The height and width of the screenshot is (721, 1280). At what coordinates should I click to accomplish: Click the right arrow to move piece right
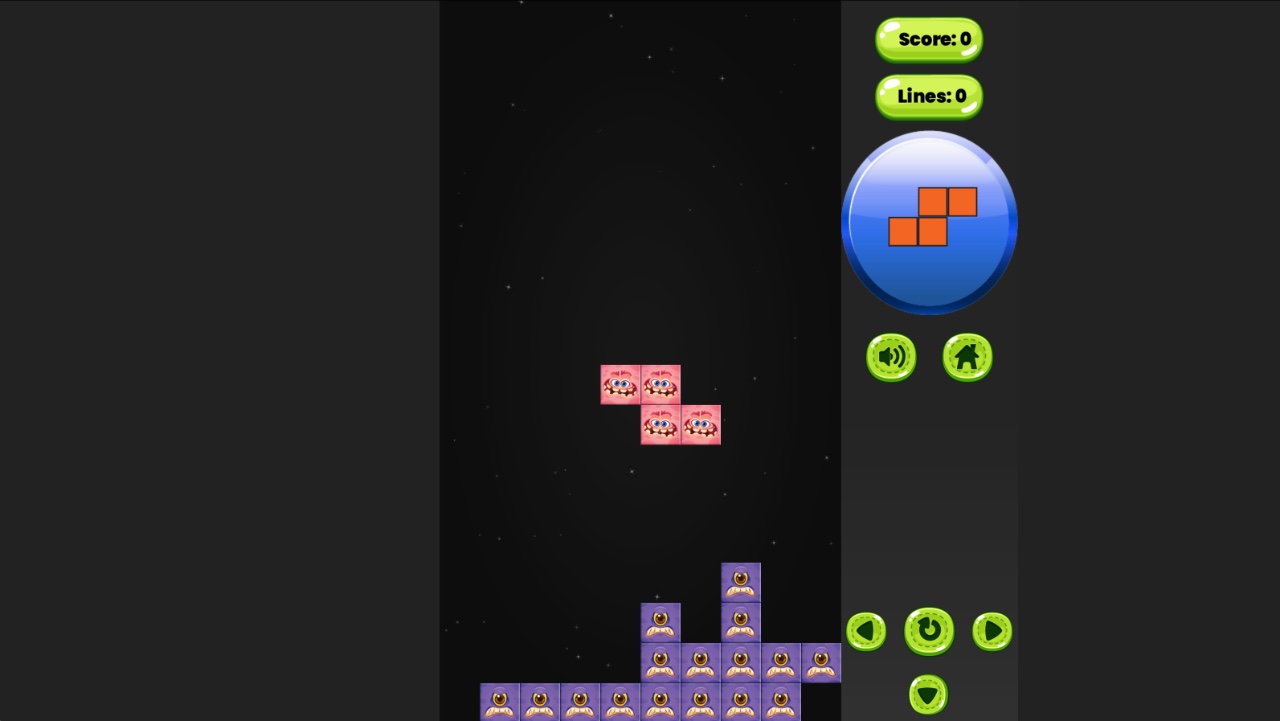tap(991, 632)
